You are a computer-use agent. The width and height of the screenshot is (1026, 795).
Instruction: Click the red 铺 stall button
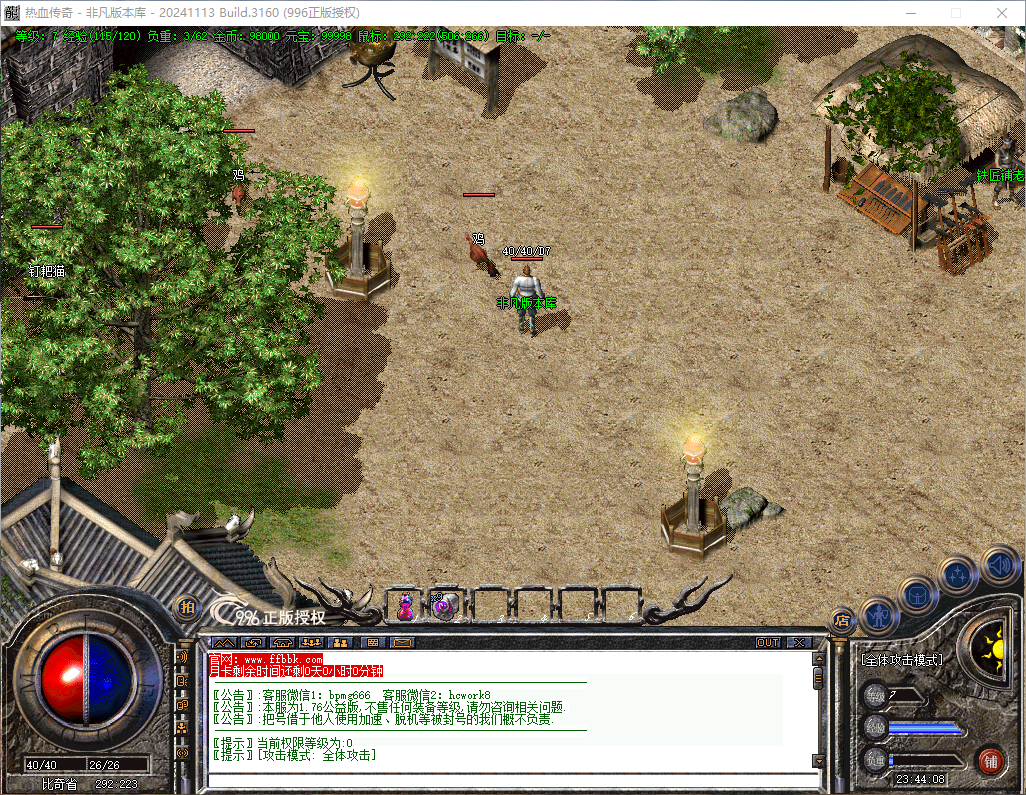[990, 760]
